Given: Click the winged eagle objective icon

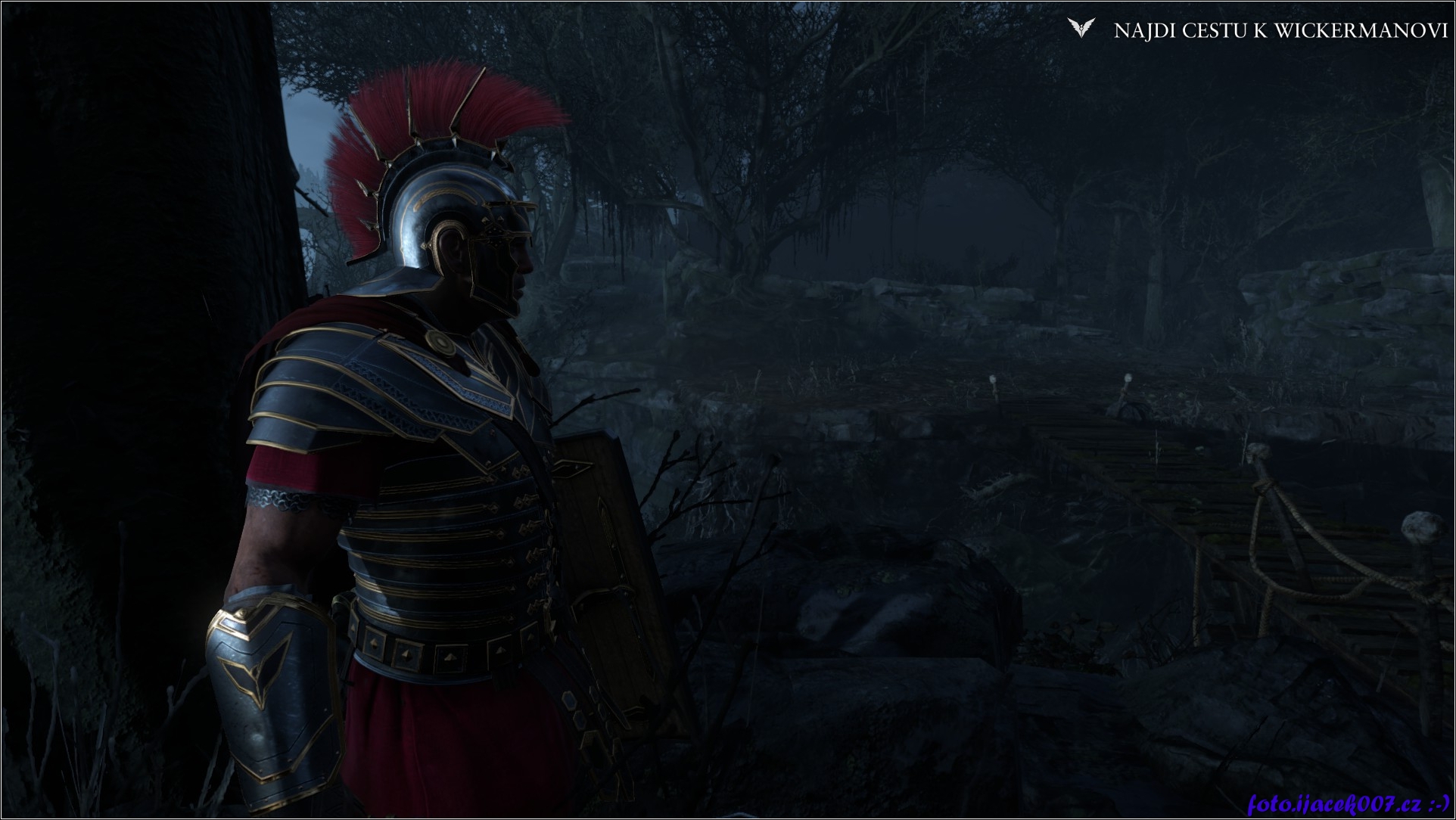Looking at the screenshot, I should pyautogui.click(x=1081, y=29).
